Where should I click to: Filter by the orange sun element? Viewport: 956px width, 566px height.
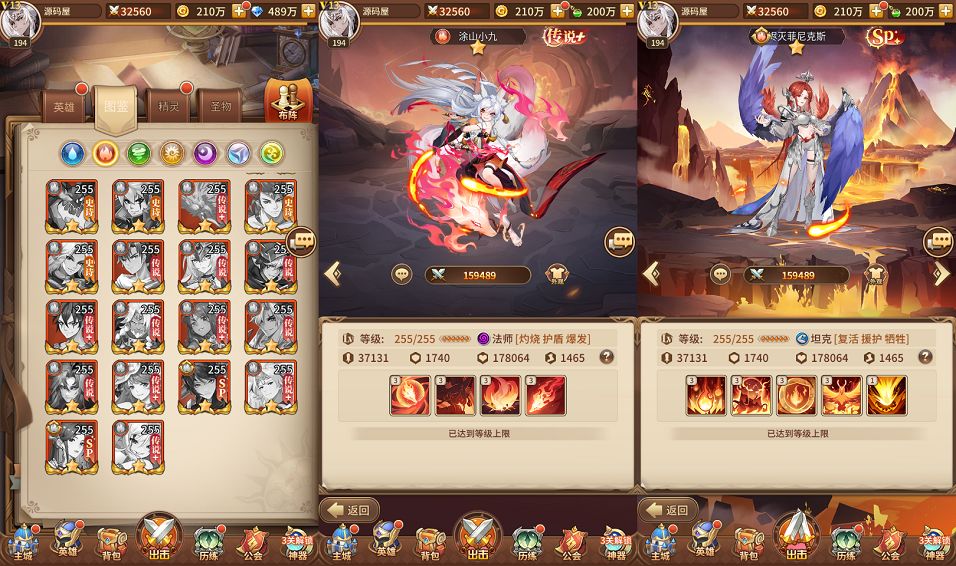[172, 153]
